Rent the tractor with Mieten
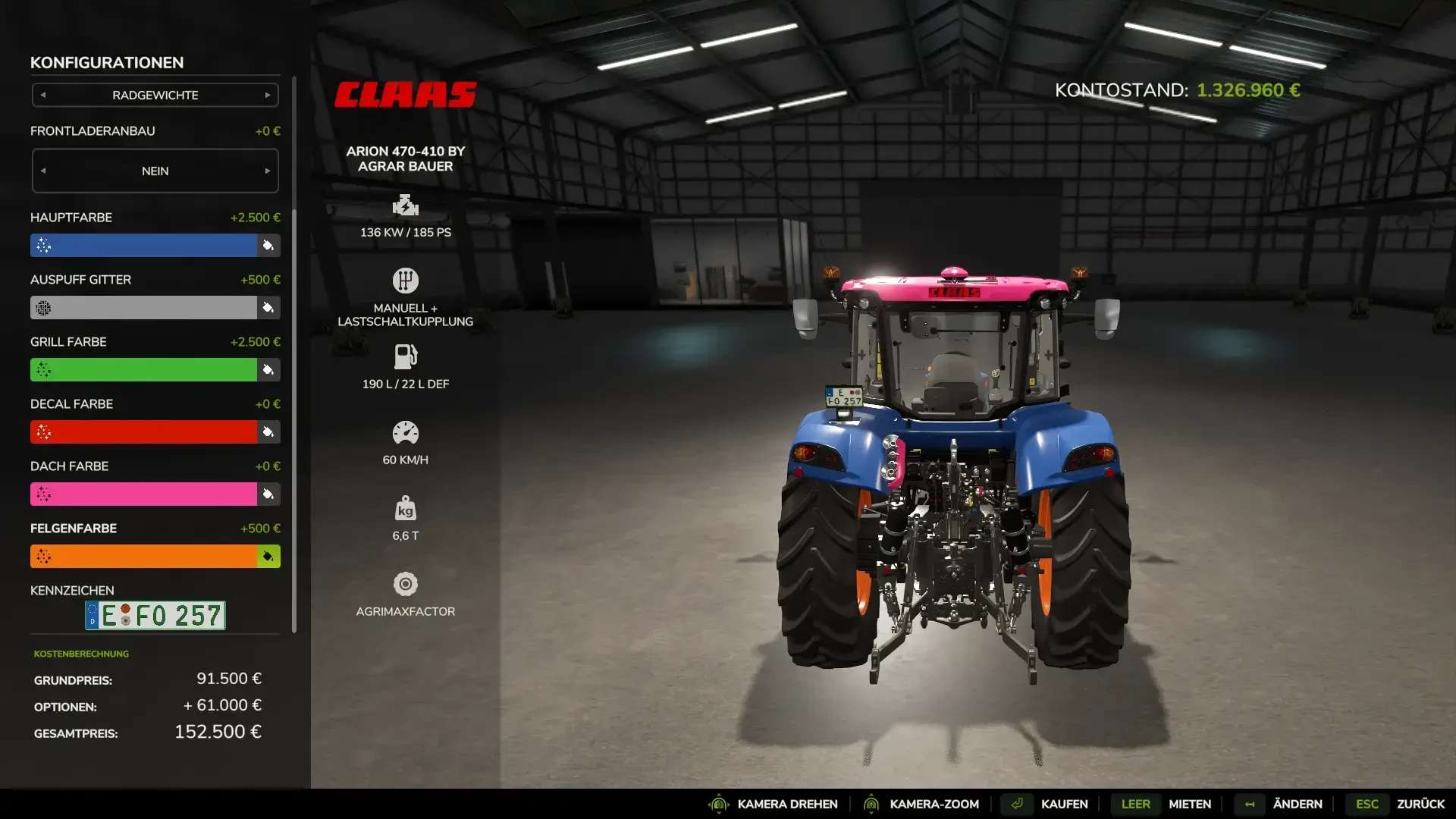 1189,804
